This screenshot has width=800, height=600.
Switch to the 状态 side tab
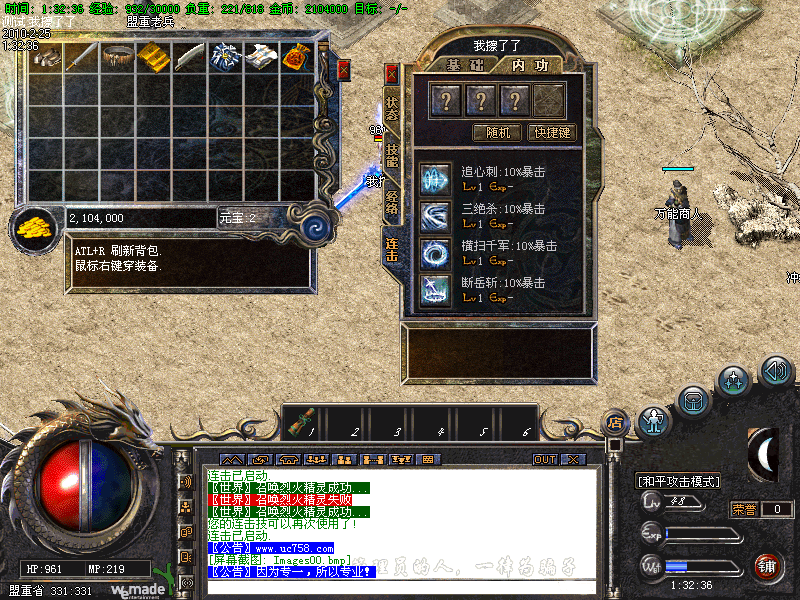pyautogui.click(x=392, y=107)
